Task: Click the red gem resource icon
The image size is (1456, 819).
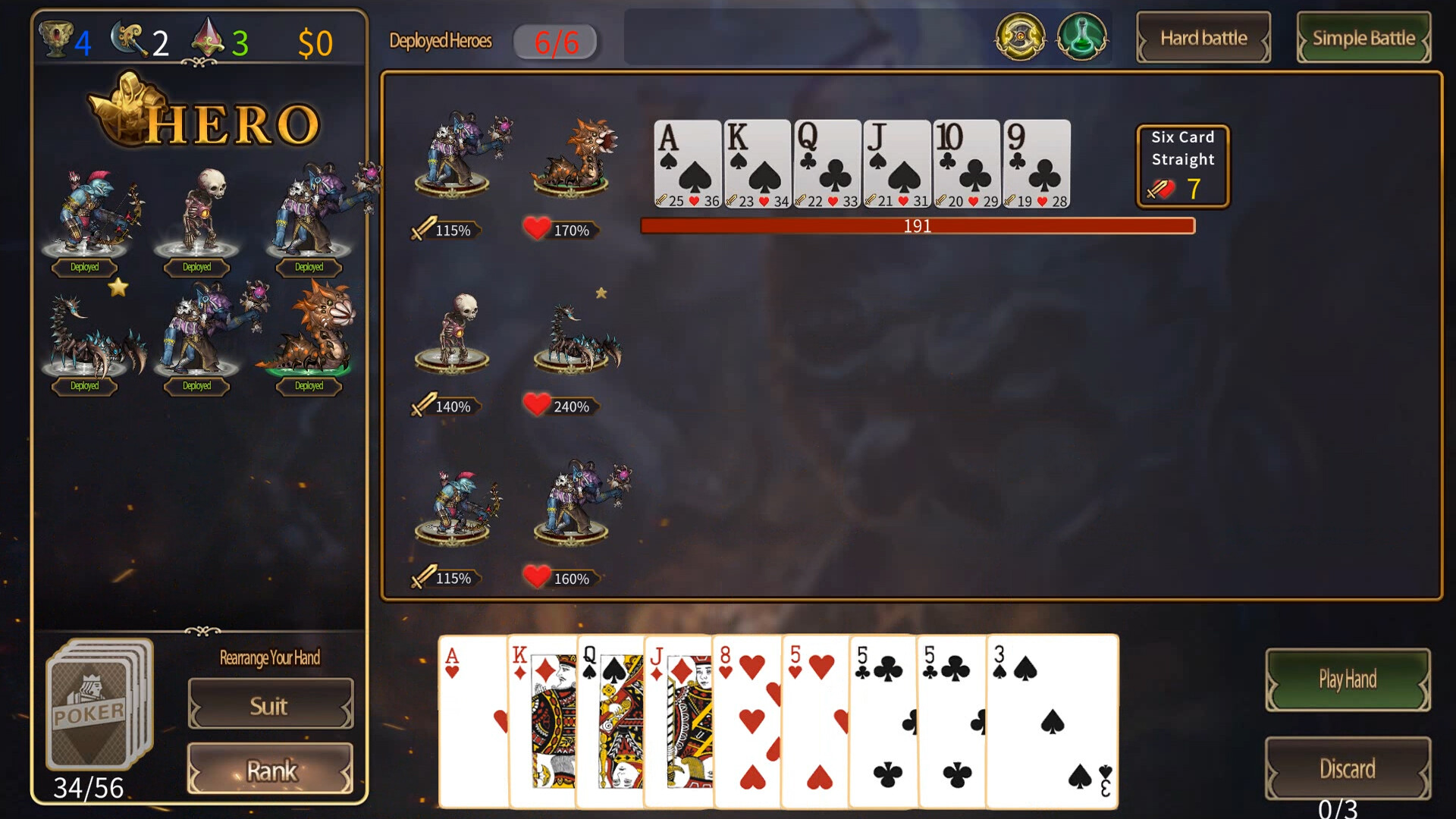Action: [x=209, y=38]
